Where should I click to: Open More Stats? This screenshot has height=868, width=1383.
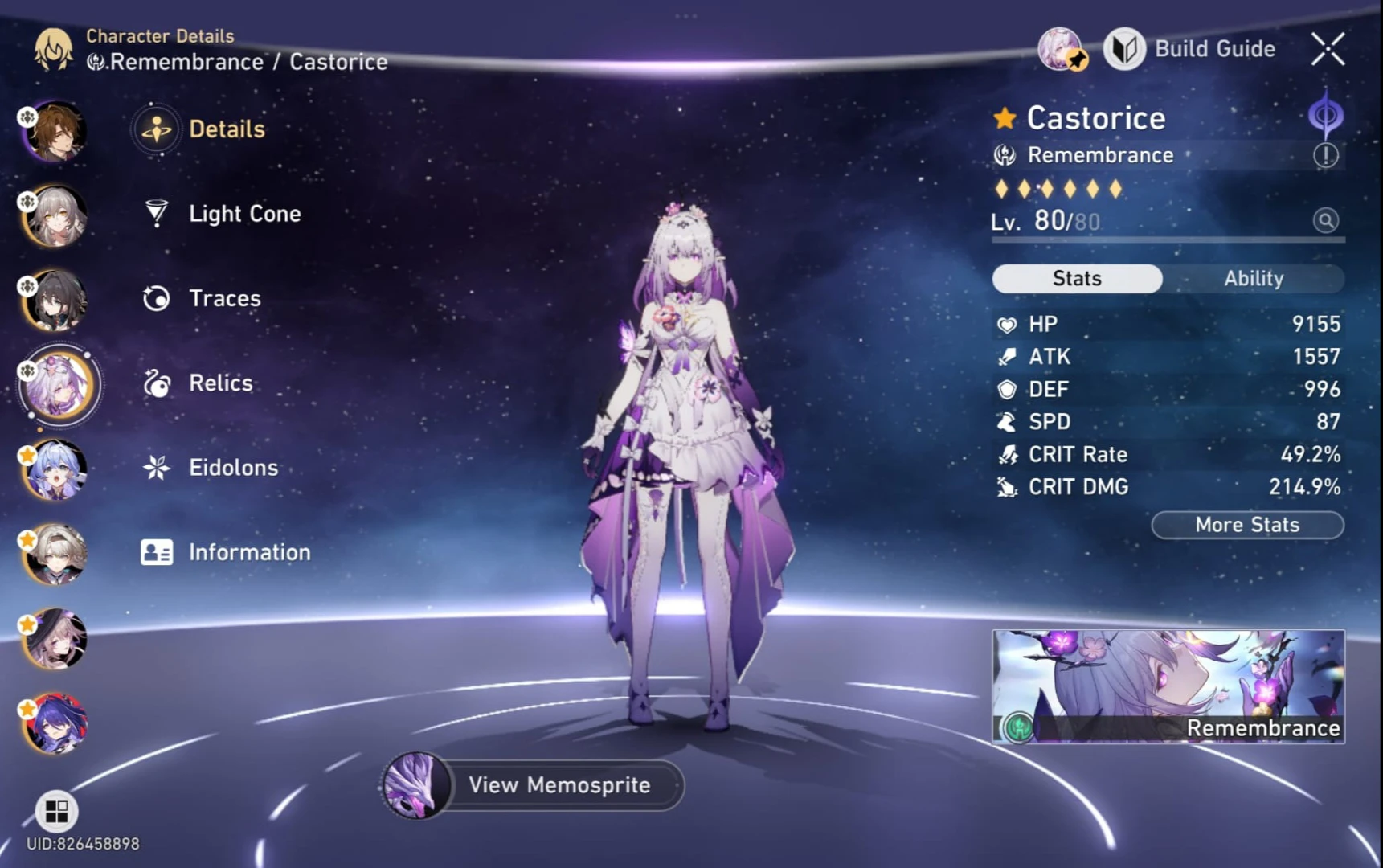tap(1246, 525)
